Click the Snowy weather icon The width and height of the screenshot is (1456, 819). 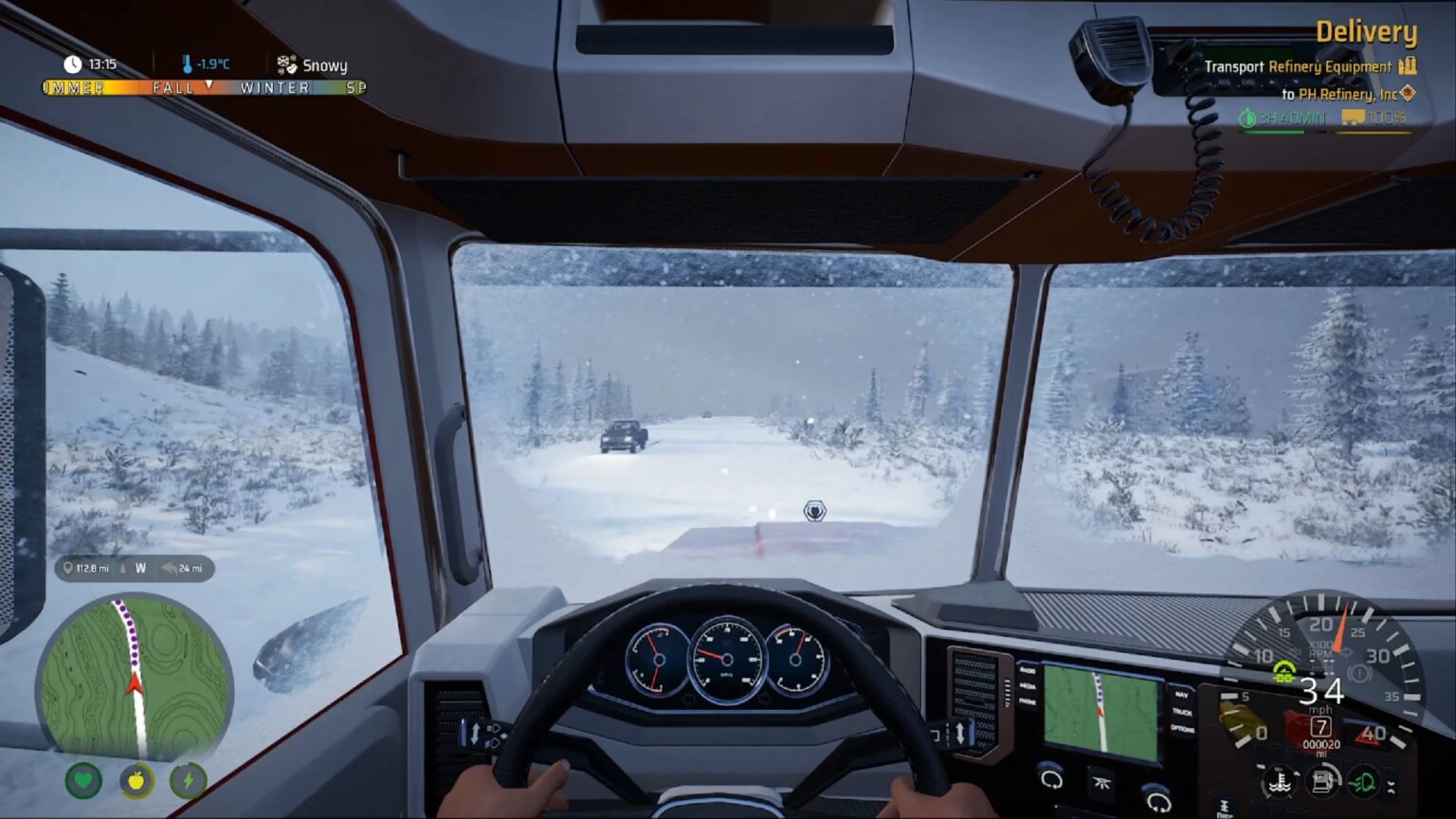(287, 64)
